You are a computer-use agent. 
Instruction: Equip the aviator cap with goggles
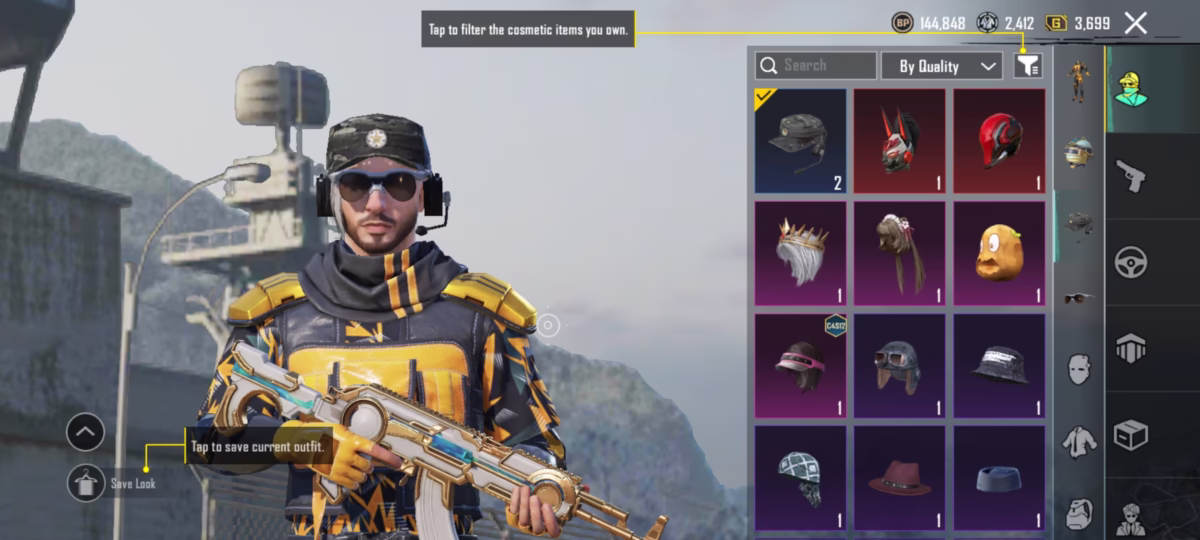pyautogui.click(x=899, y=365)
